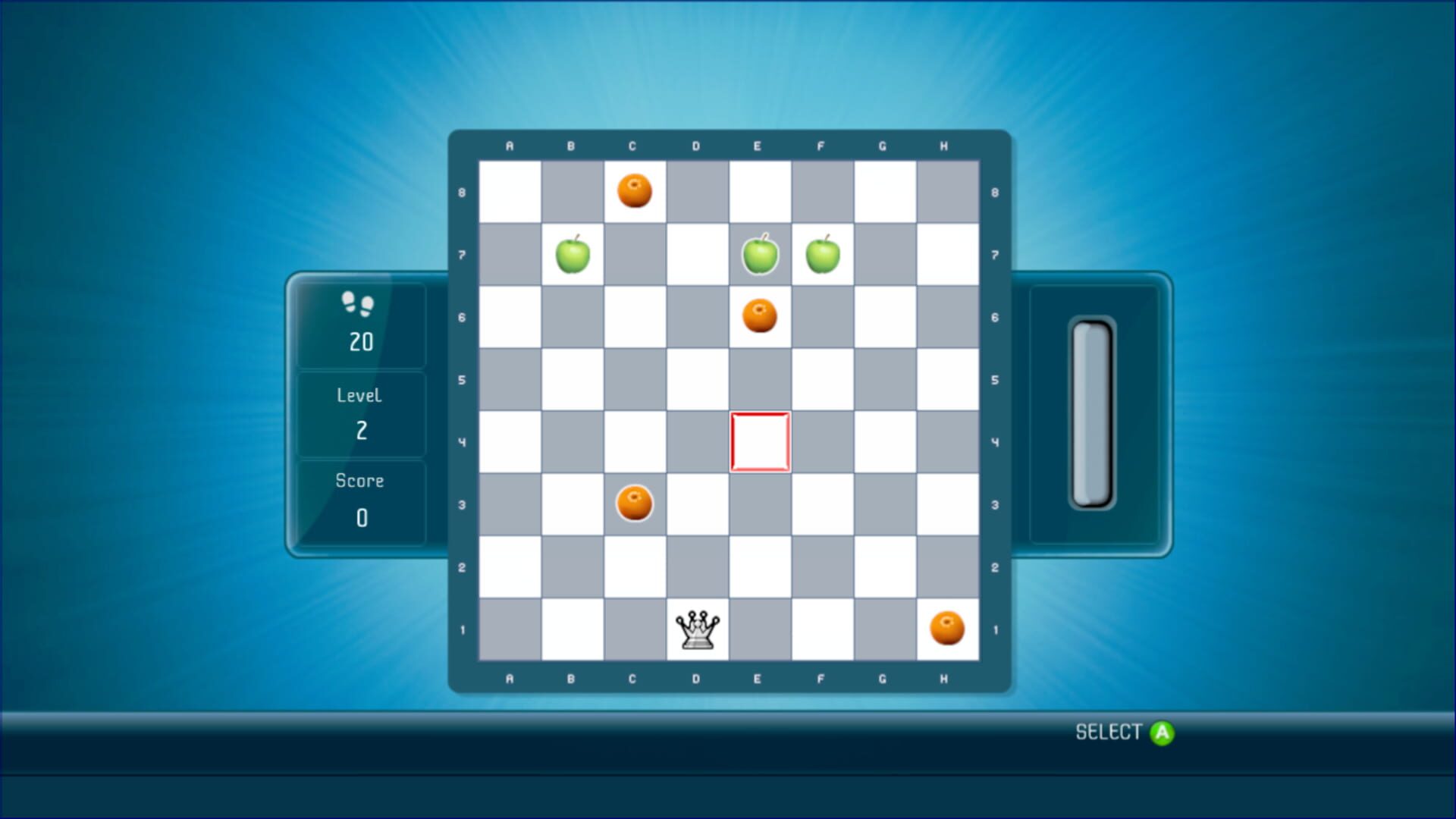
Task: Click the highlighted apple on E7
Action: (x=759, y=254)
